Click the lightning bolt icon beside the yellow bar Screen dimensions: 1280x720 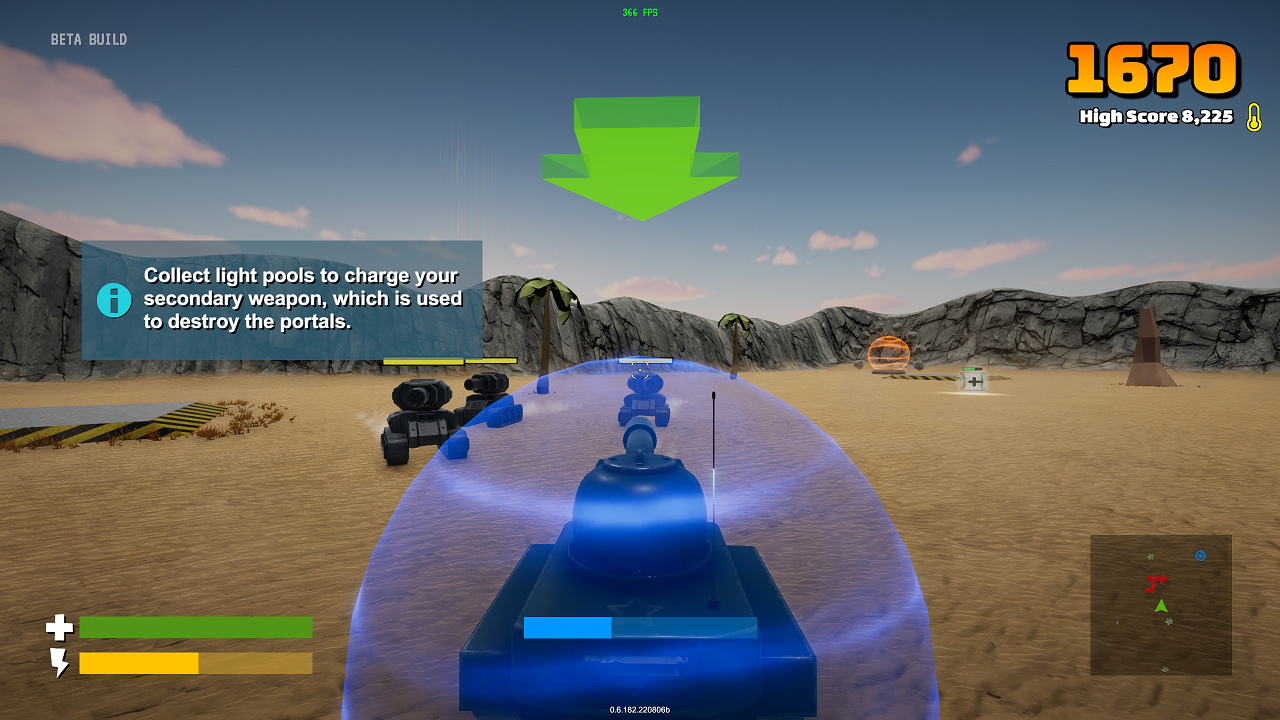(x=60, y=663)
